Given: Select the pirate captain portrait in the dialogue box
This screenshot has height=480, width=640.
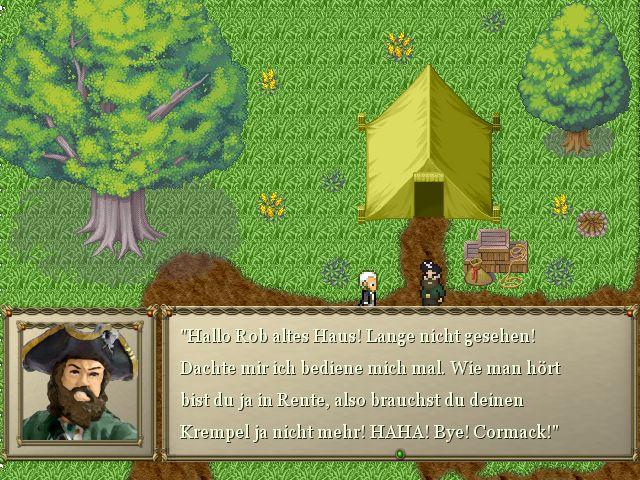Looking at the screenshot, I should pos(79,383).
